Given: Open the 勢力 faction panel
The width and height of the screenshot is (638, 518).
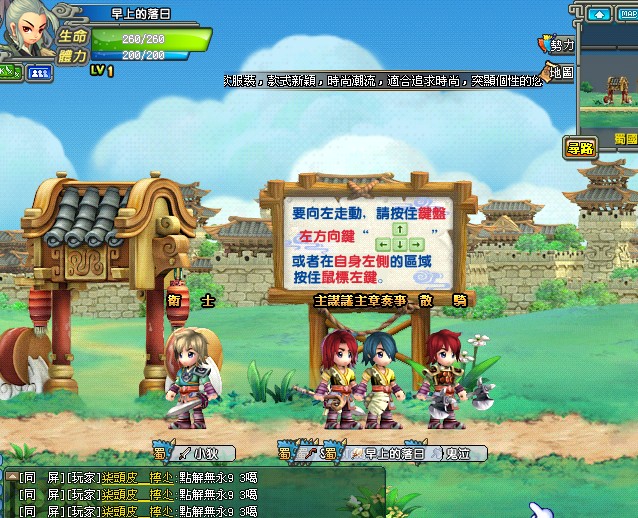Looking at the screenshot, I should [558, 45].
